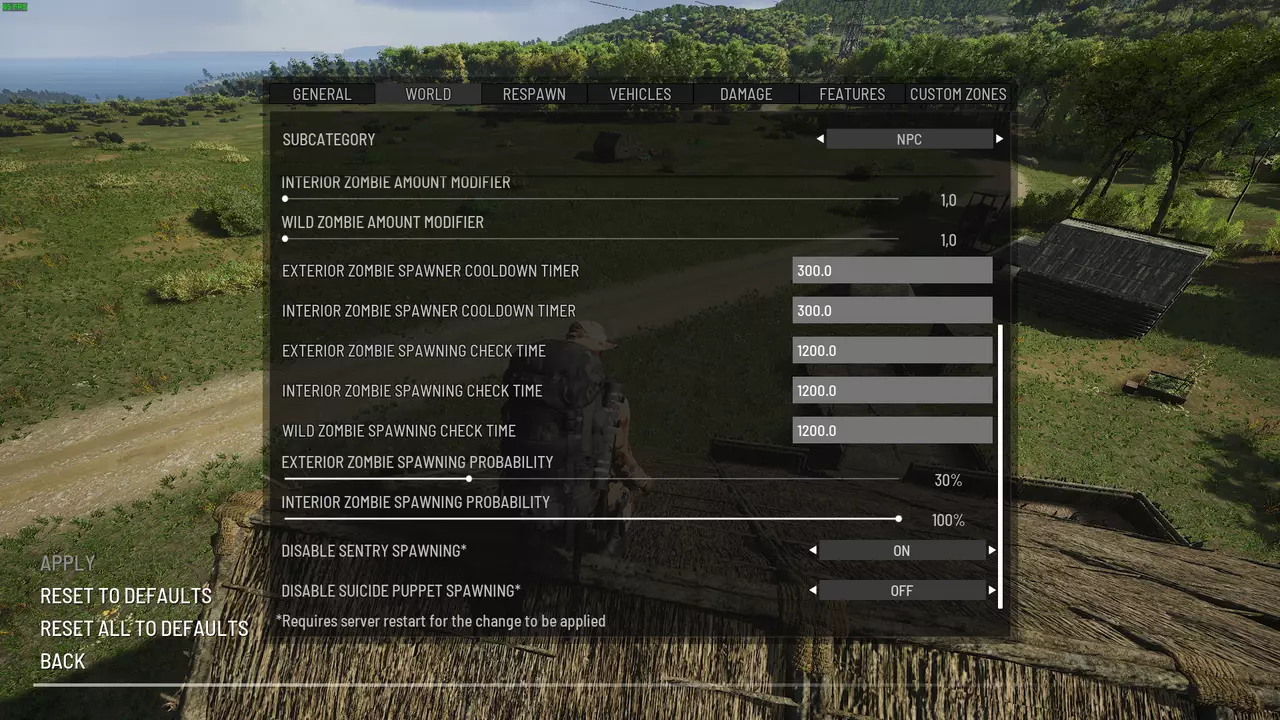Go Back from the settings menu
Screen dimensions: 1280x720
click(62, 661)
